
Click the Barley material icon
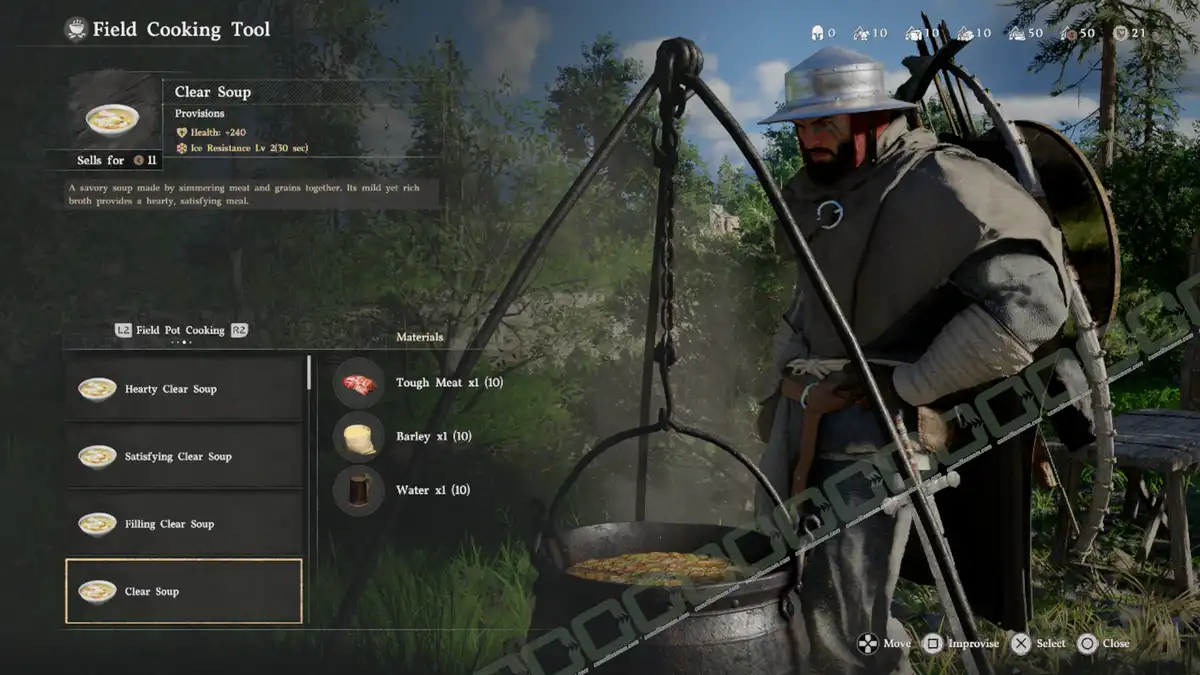click(358, 437)
